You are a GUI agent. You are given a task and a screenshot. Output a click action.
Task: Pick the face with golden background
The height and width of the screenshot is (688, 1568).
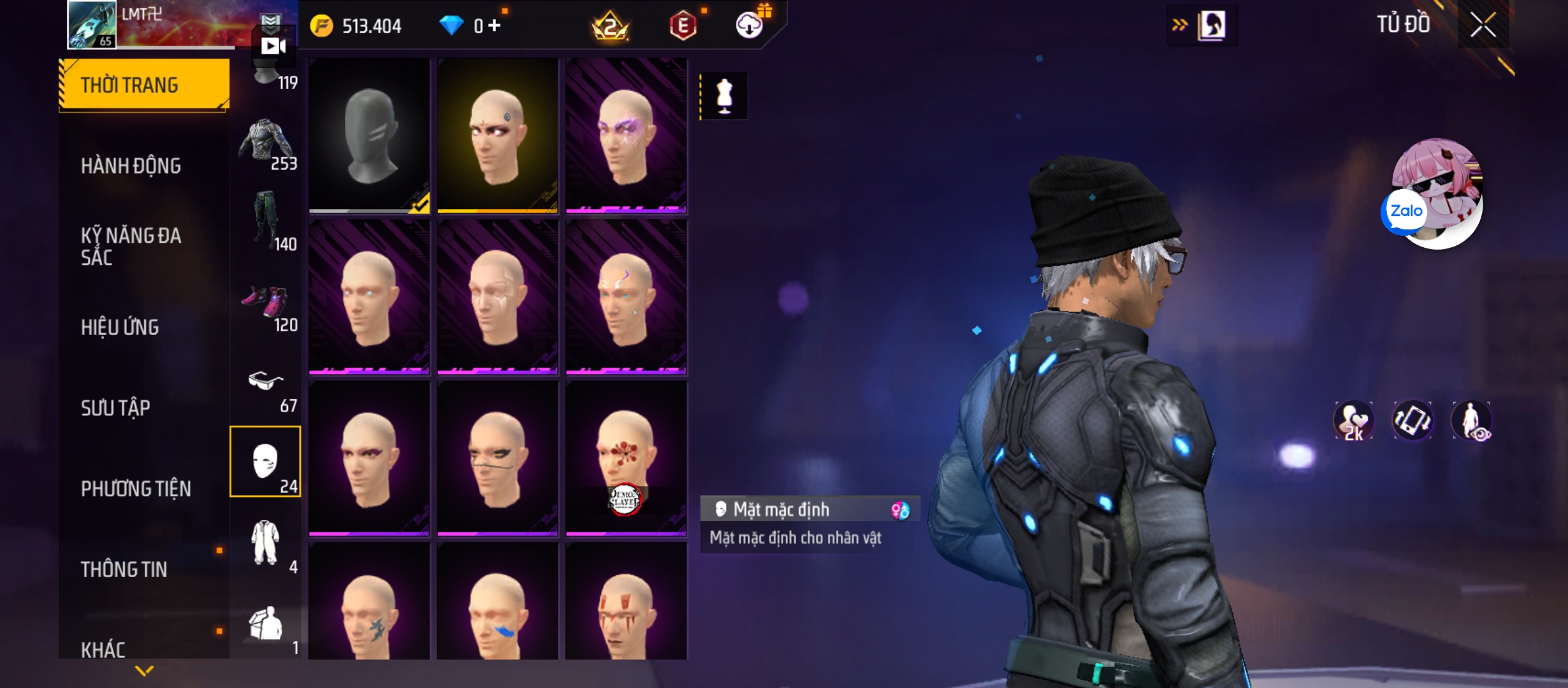click(x=497, y=135)
